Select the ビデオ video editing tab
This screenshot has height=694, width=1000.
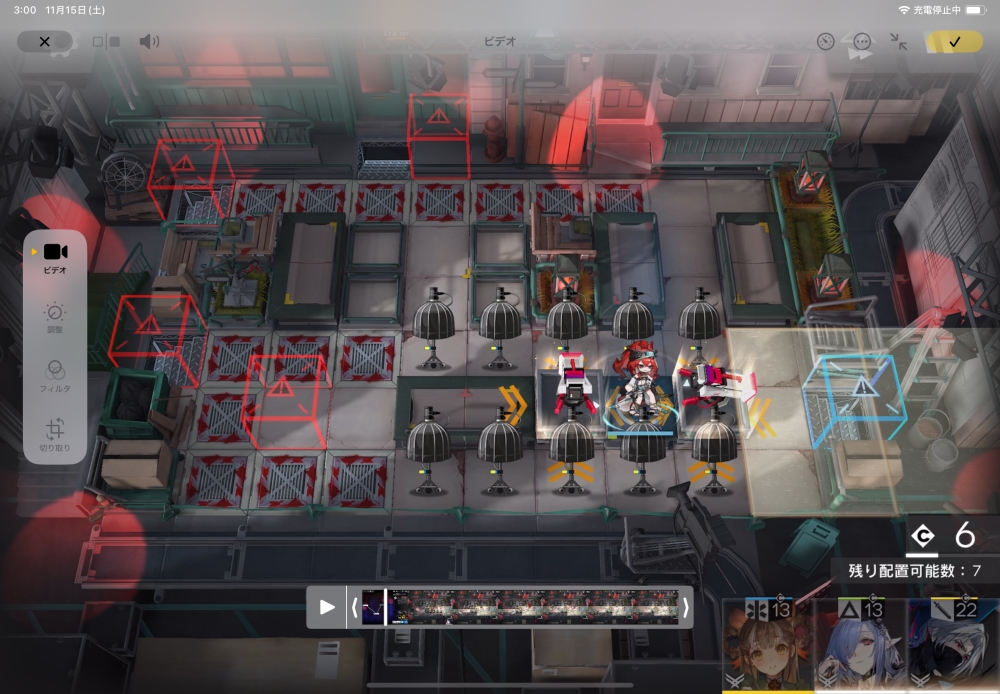point(55,257)
